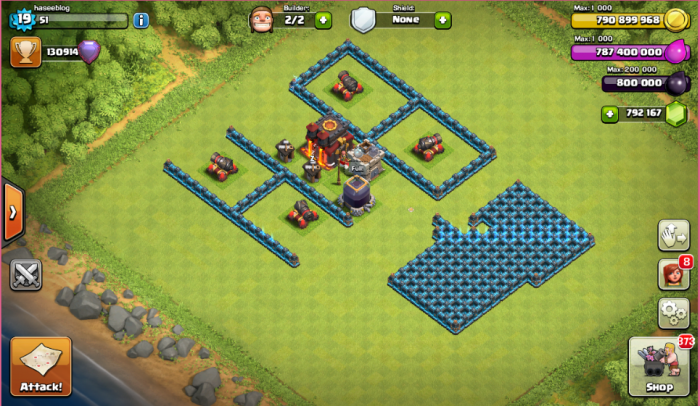This screenshot has width=700, height=406.
Task: Buy more gems with the plus button
Action: coord(609,114)
